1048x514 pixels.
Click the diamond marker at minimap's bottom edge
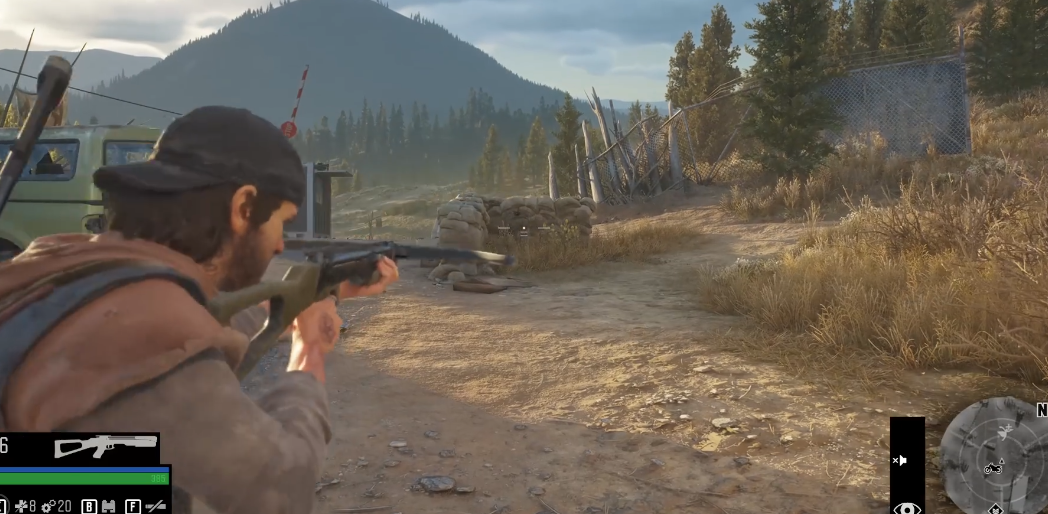click(x=996, y=509)
